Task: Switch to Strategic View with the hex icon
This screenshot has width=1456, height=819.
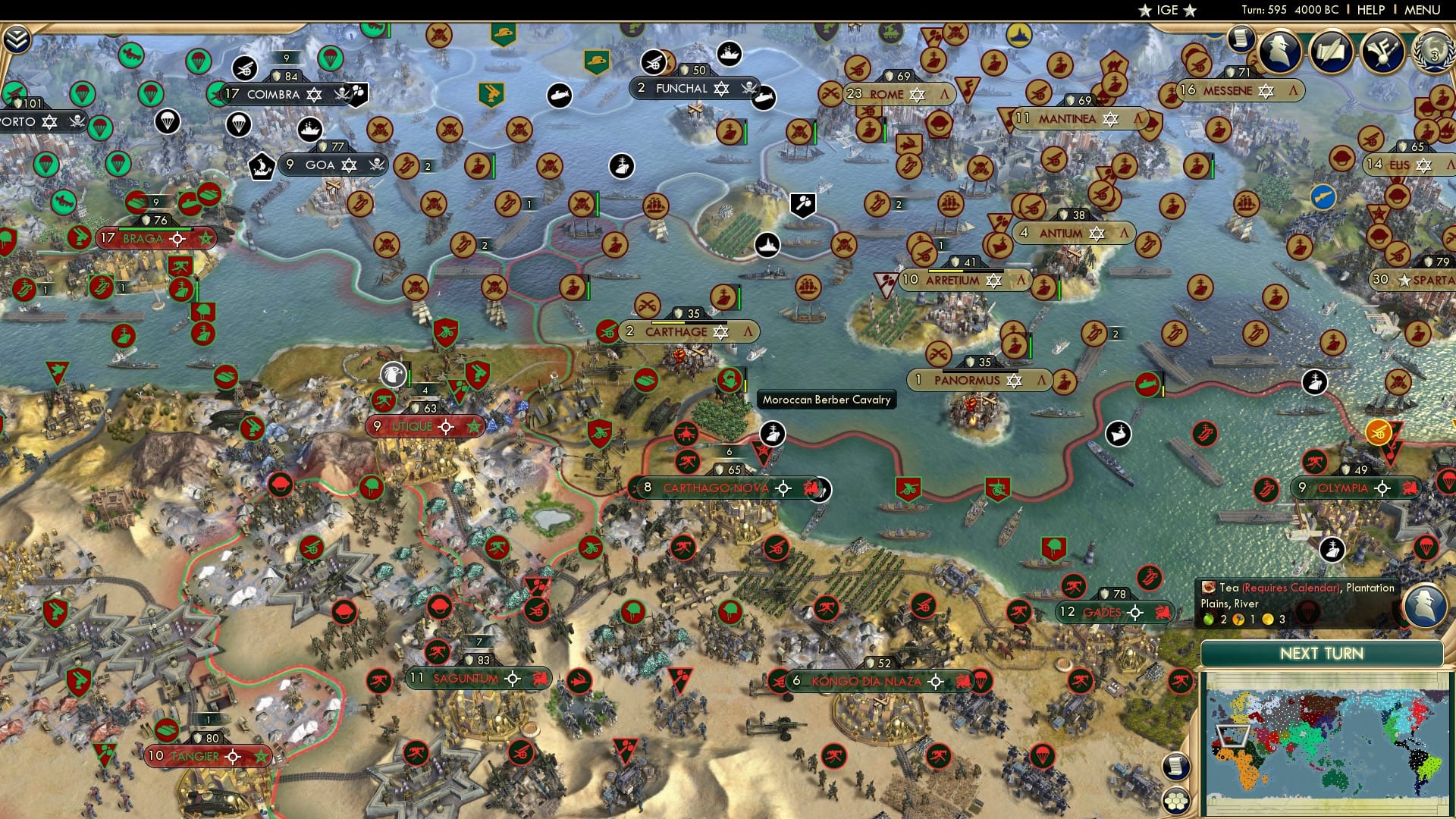Action: (x=1176, y=802)
